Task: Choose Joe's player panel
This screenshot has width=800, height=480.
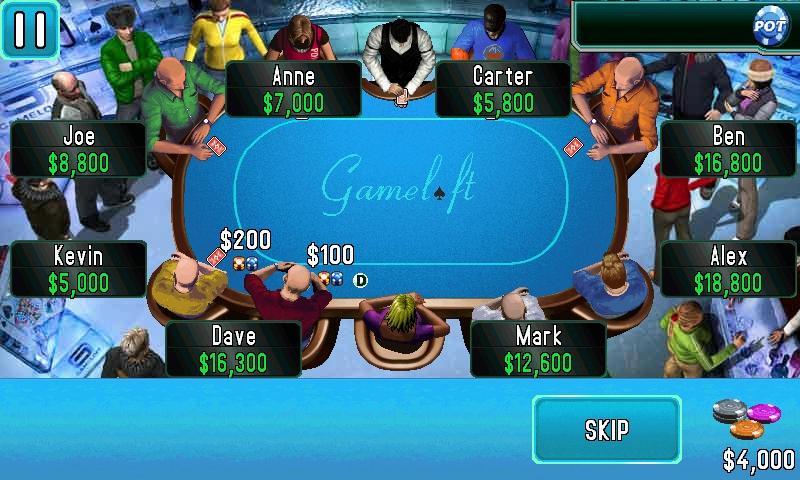Action: [79, 149]
